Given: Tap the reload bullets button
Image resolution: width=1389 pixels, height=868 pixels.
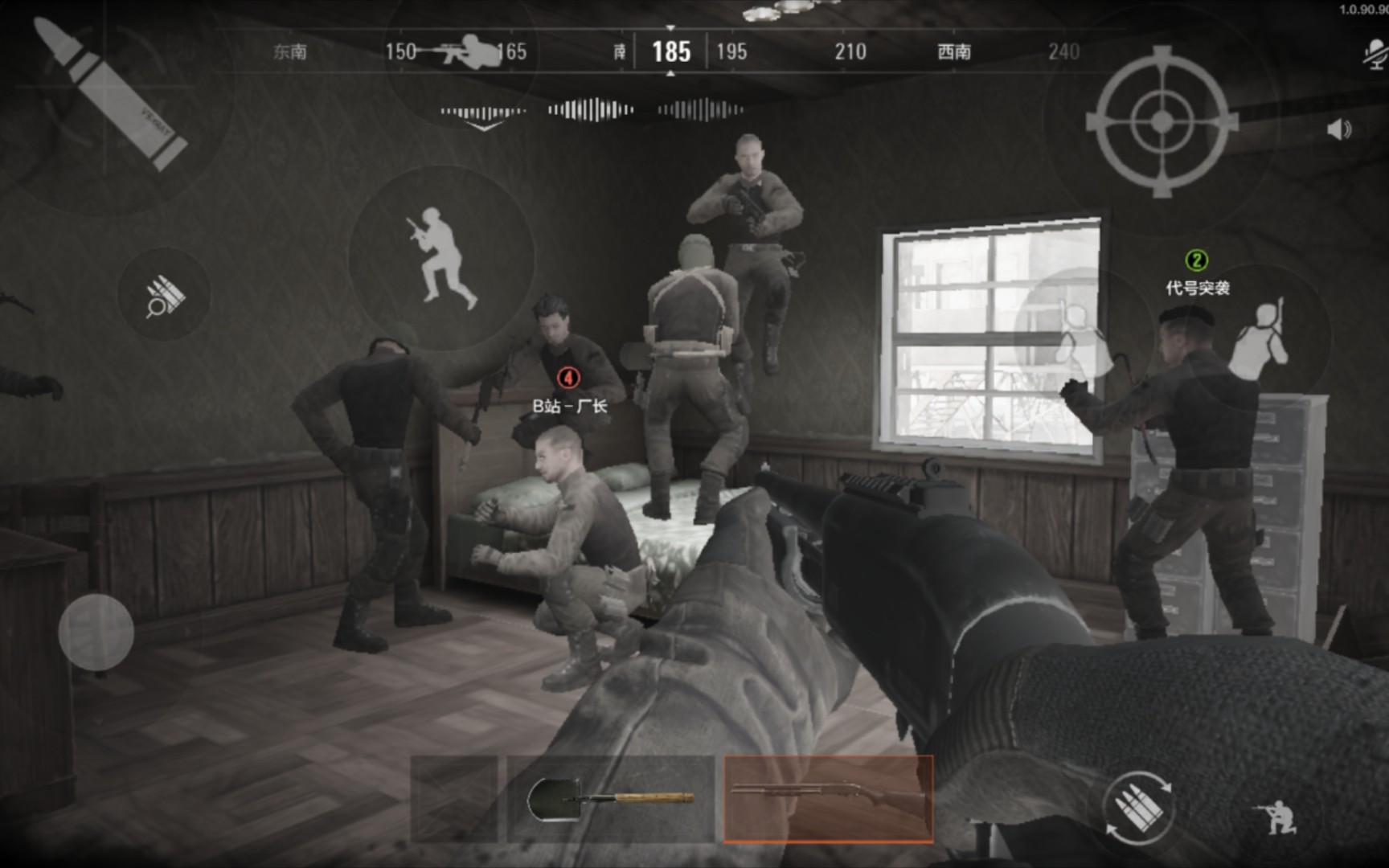Looking at the screenshot, I should 1137,806.
